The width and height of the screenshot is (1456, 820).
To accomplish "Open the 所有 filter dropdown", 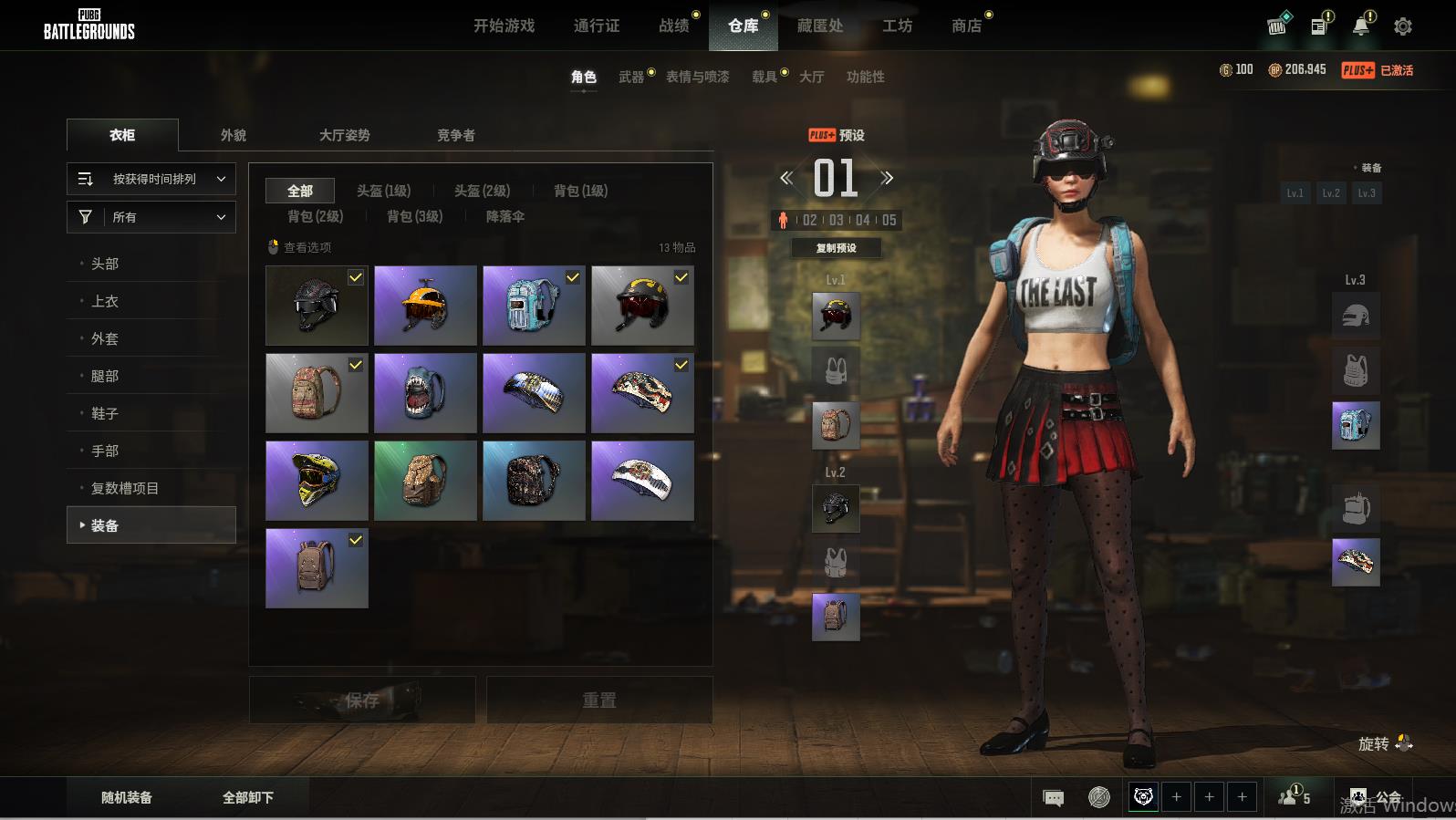I will (x=151, y=217).
